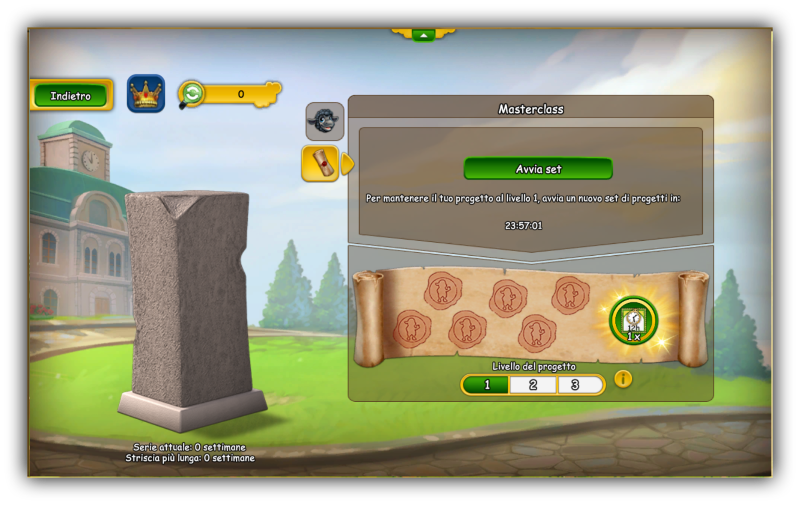The width and height of the screenshot is (800, 505).
Task: Choose project level 2
Action: click(x=533, y=385)
